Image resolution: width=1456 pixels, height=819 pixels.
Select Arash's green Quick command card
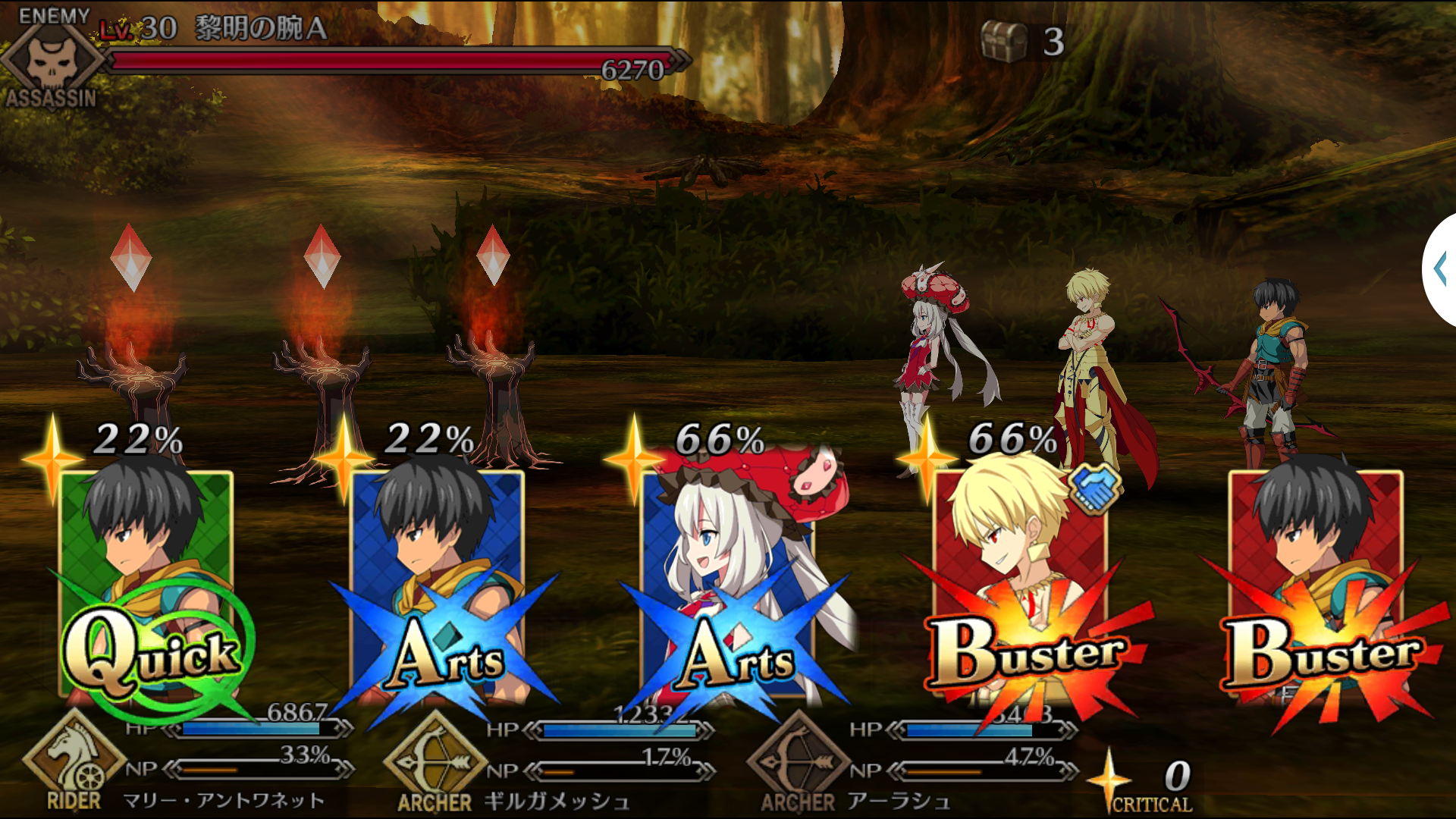pyautogui.click(x=146, y=584)
